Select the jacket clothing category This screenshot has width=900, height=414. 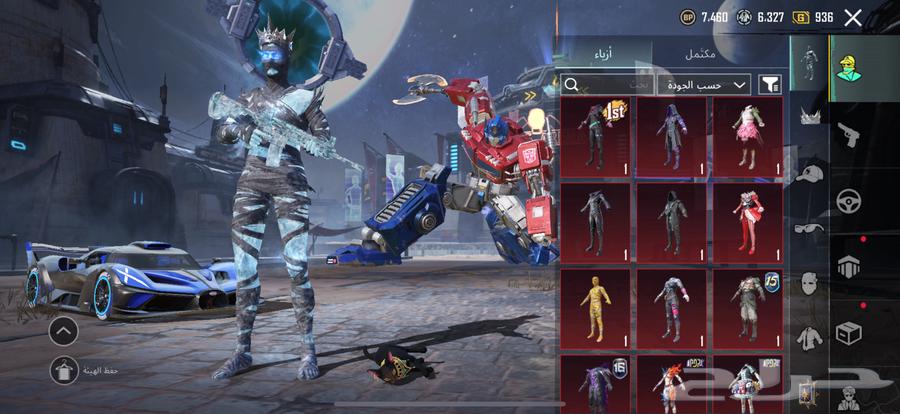tap(809, 337)
